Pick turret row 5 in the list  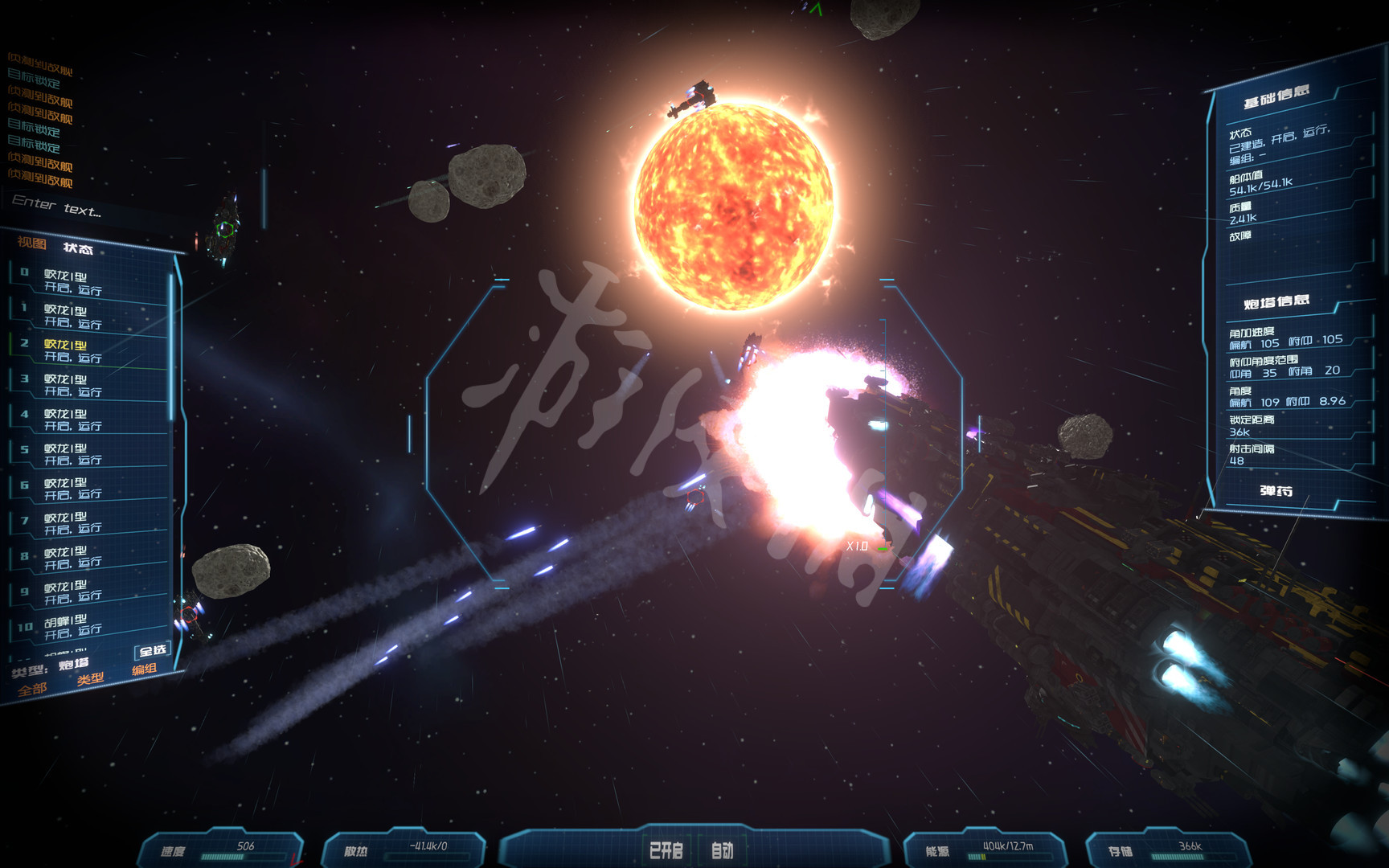click(88, 454)
